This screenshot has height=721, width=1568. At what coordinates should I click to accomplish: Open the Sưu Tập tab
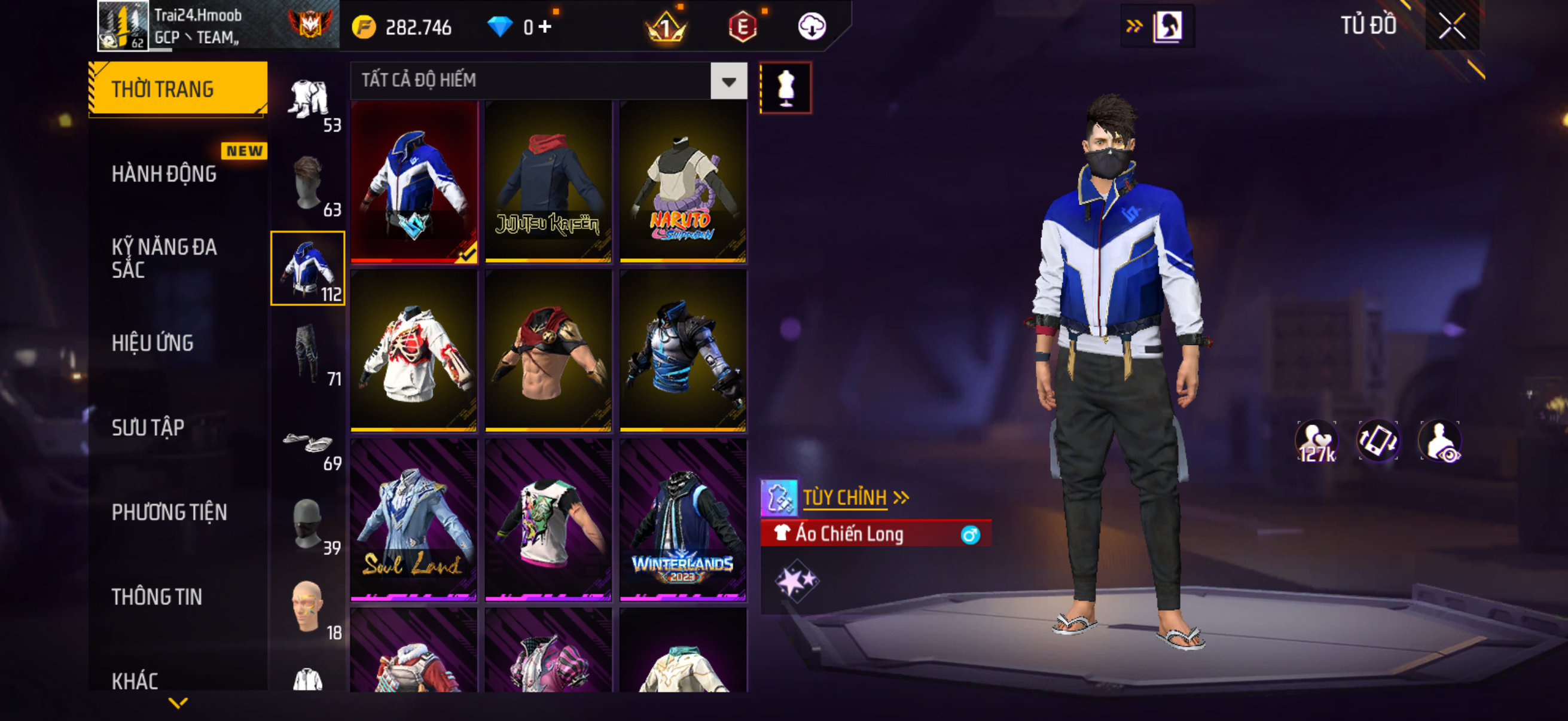coord(148,427)
